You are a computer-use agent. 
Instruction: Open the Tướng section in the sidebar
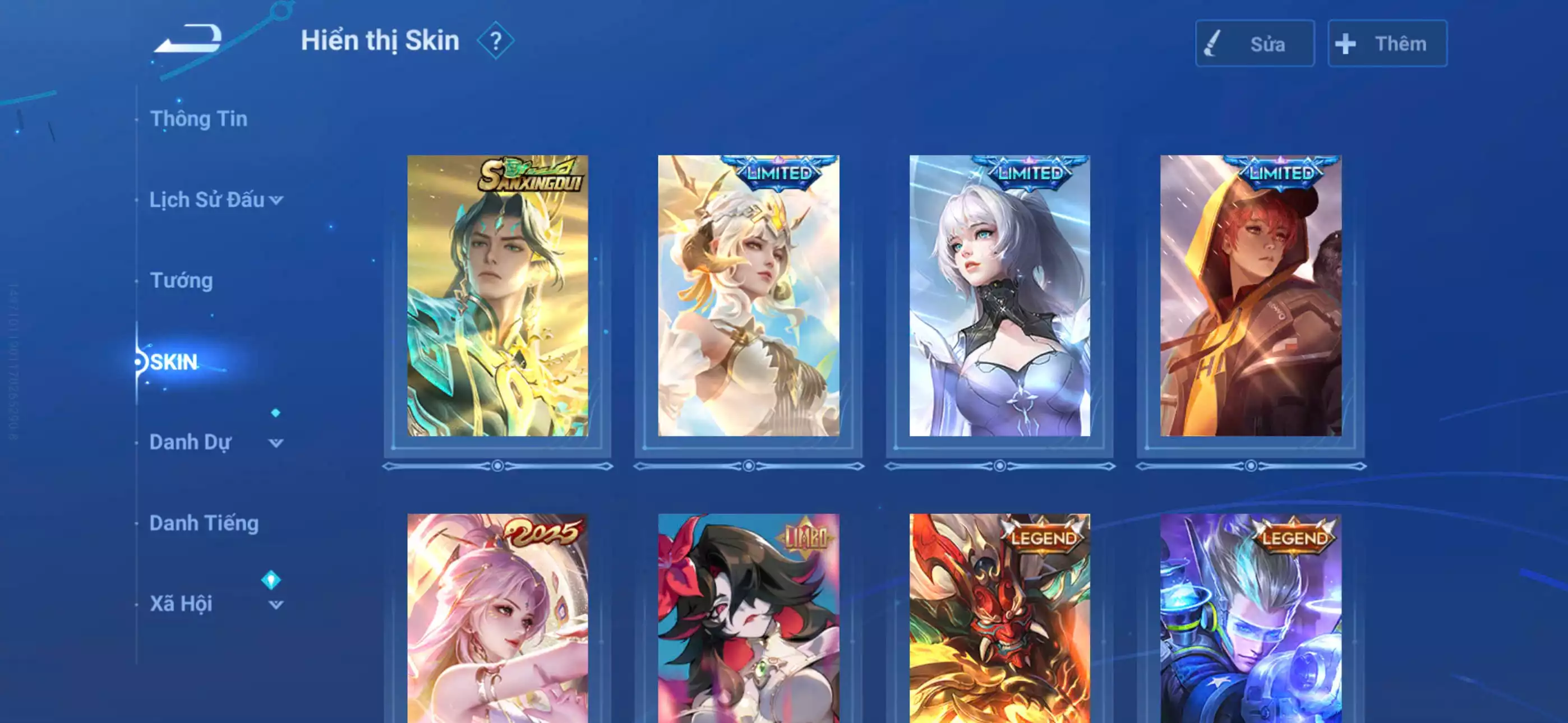[180, 280]
